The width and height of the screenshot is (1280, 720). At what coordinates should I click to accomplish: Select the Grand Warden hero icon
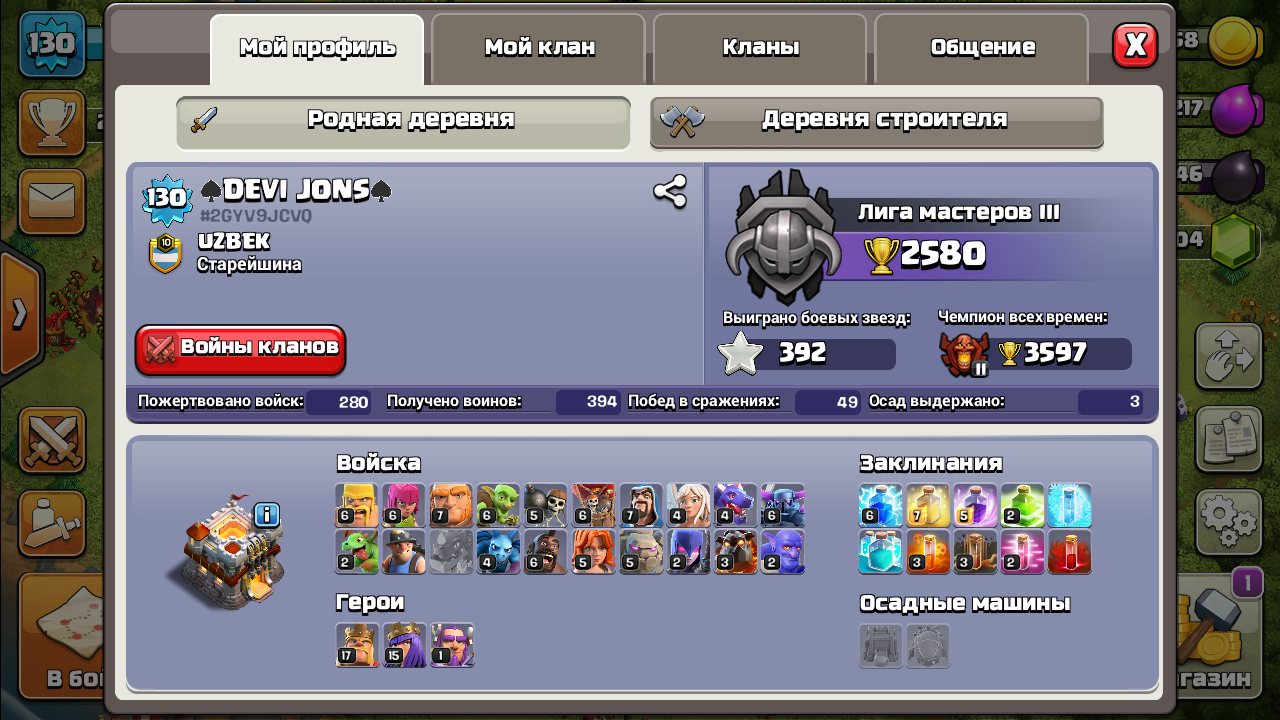[451, 645]
